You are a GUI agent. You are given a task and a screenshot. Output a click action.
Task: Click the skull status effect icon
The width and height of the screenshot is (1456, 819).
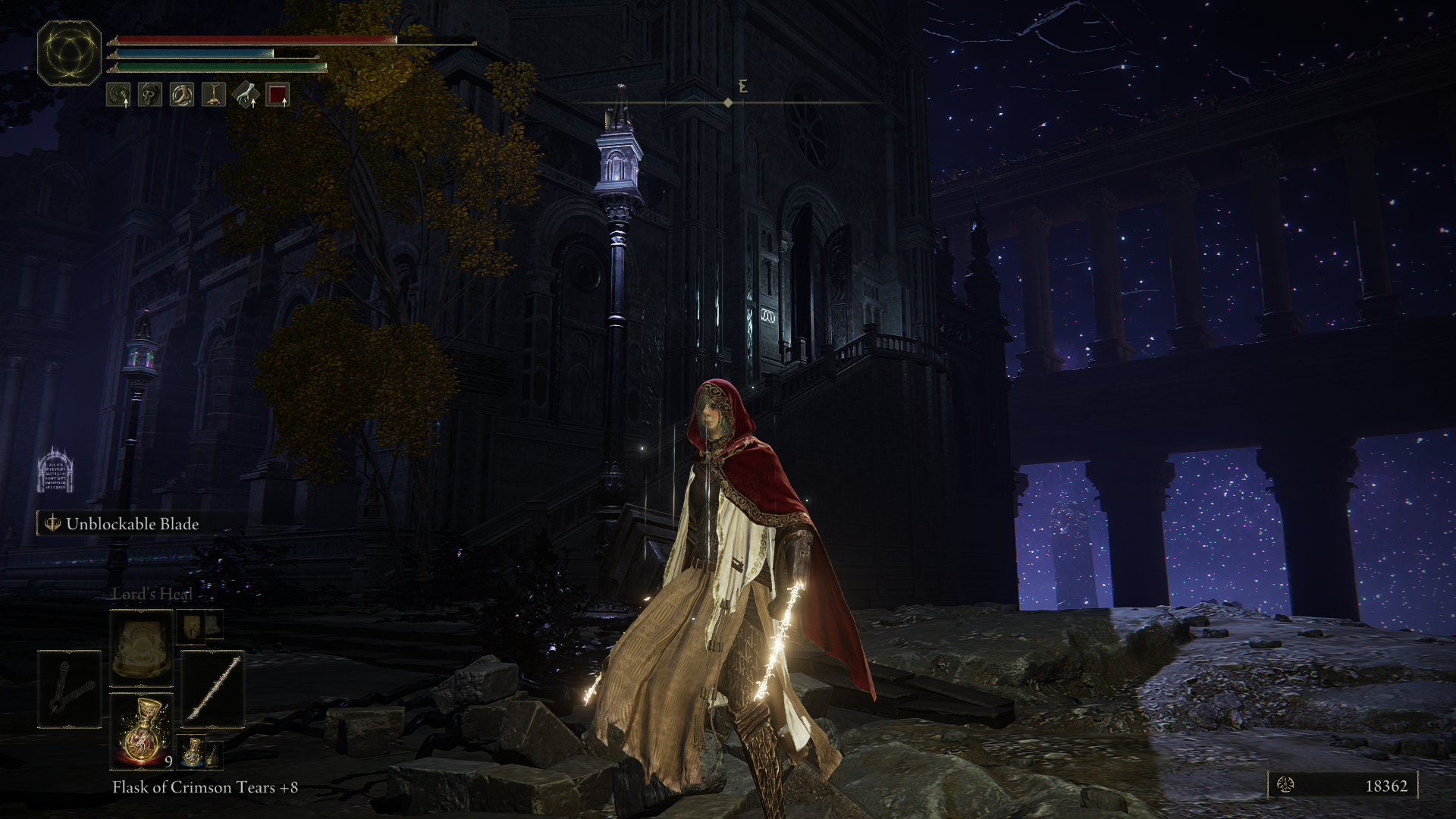150,95
